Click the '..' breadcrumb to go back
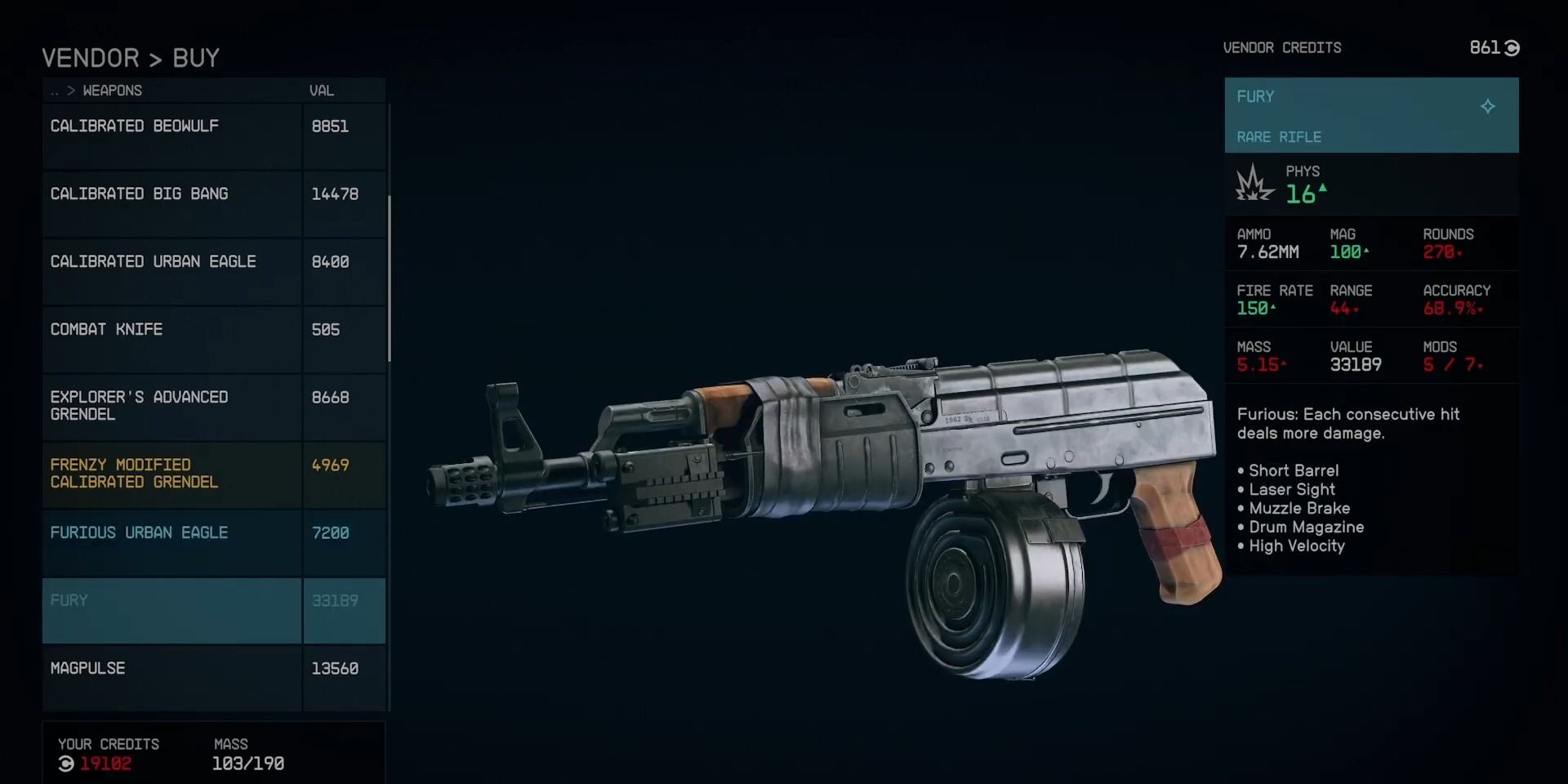Viewport: 1568px width, 784px height. [x=52, y=91]
